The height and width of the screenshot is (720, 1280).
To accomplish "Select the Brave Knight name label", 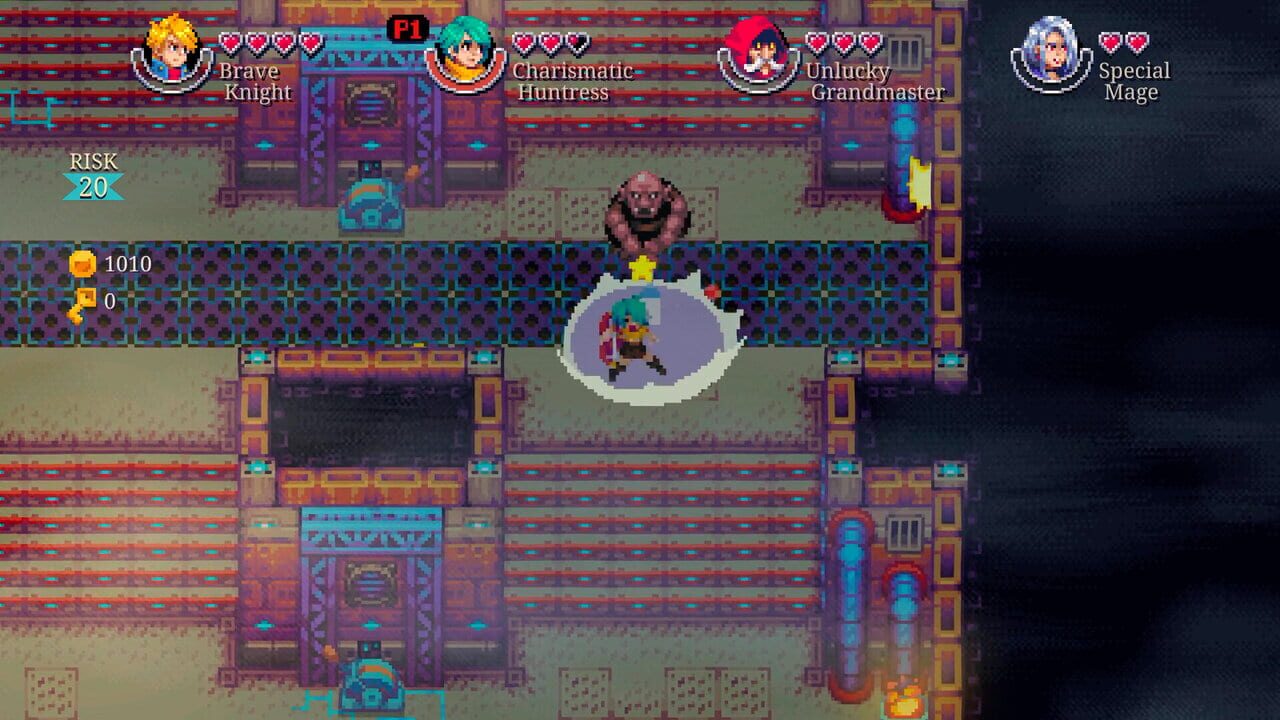I will (x=253, y=80).
